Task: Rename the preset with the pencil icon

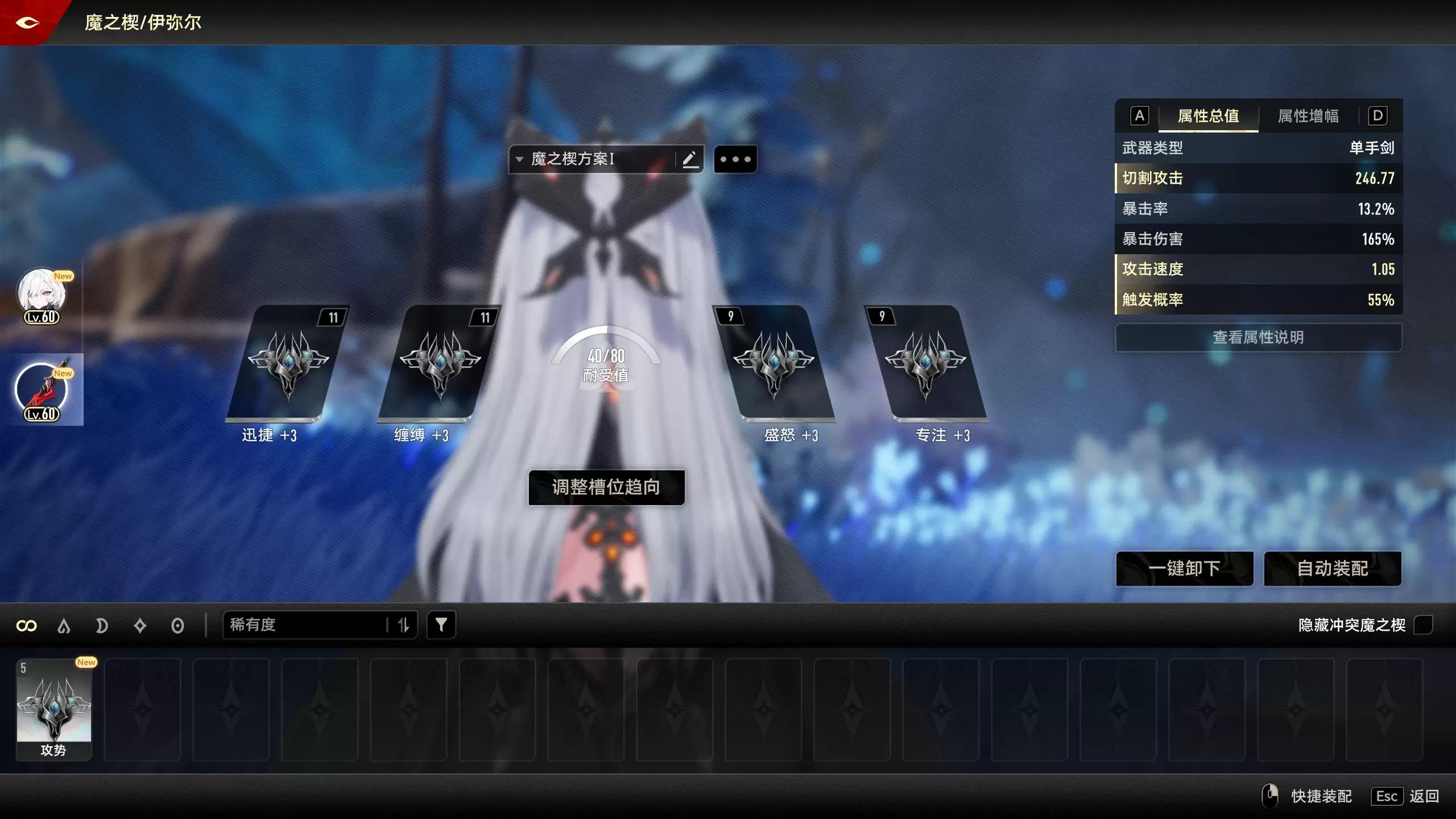Action: point(690,159)
